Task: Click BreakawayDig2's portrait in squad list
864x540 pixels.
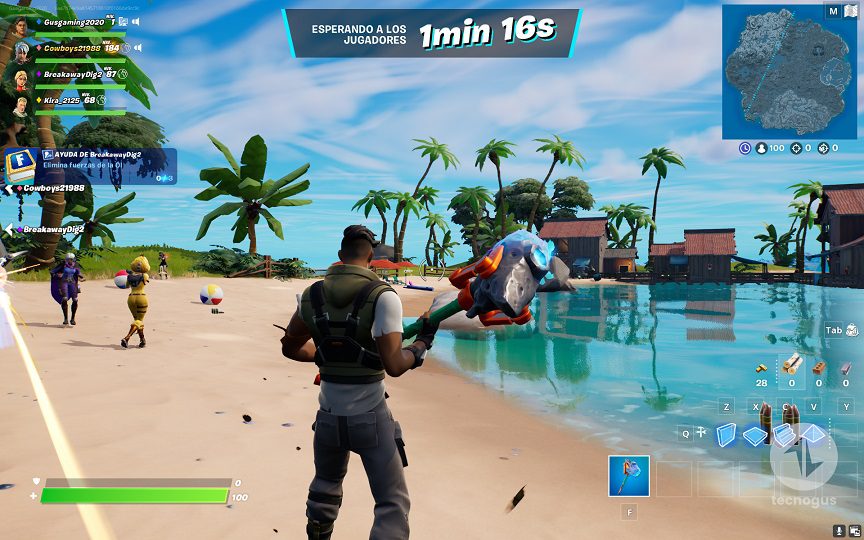Action: tap(21, 76)
